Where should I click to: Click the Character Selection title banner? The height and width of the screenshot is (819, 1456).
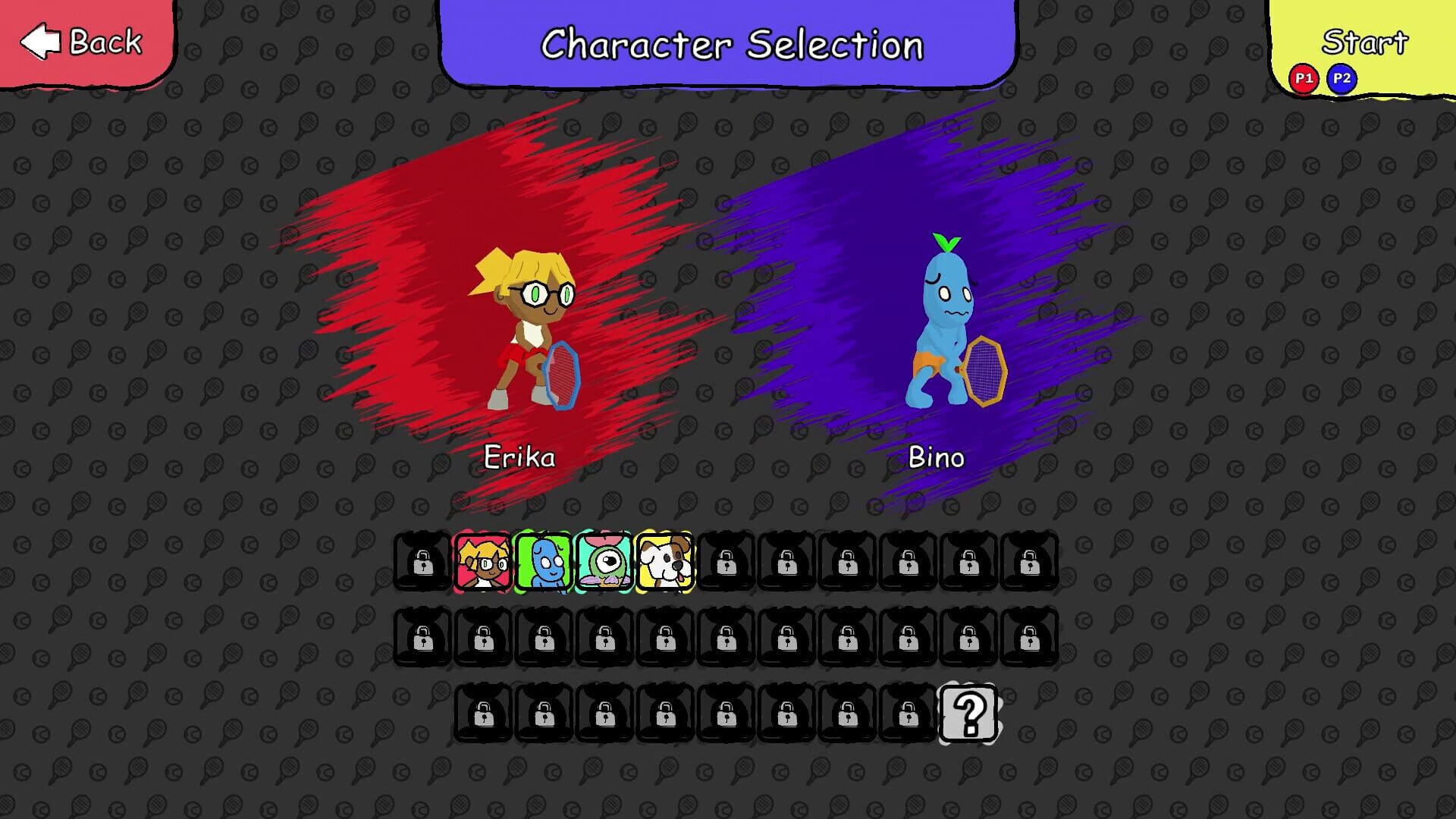pos(730,44)
